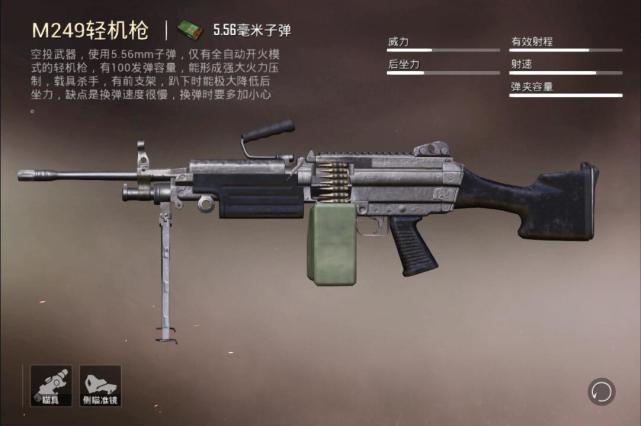Viewport: 641px width, 426px height.
Task: Click the circular rotate-reset button
Action: [601, 391]
